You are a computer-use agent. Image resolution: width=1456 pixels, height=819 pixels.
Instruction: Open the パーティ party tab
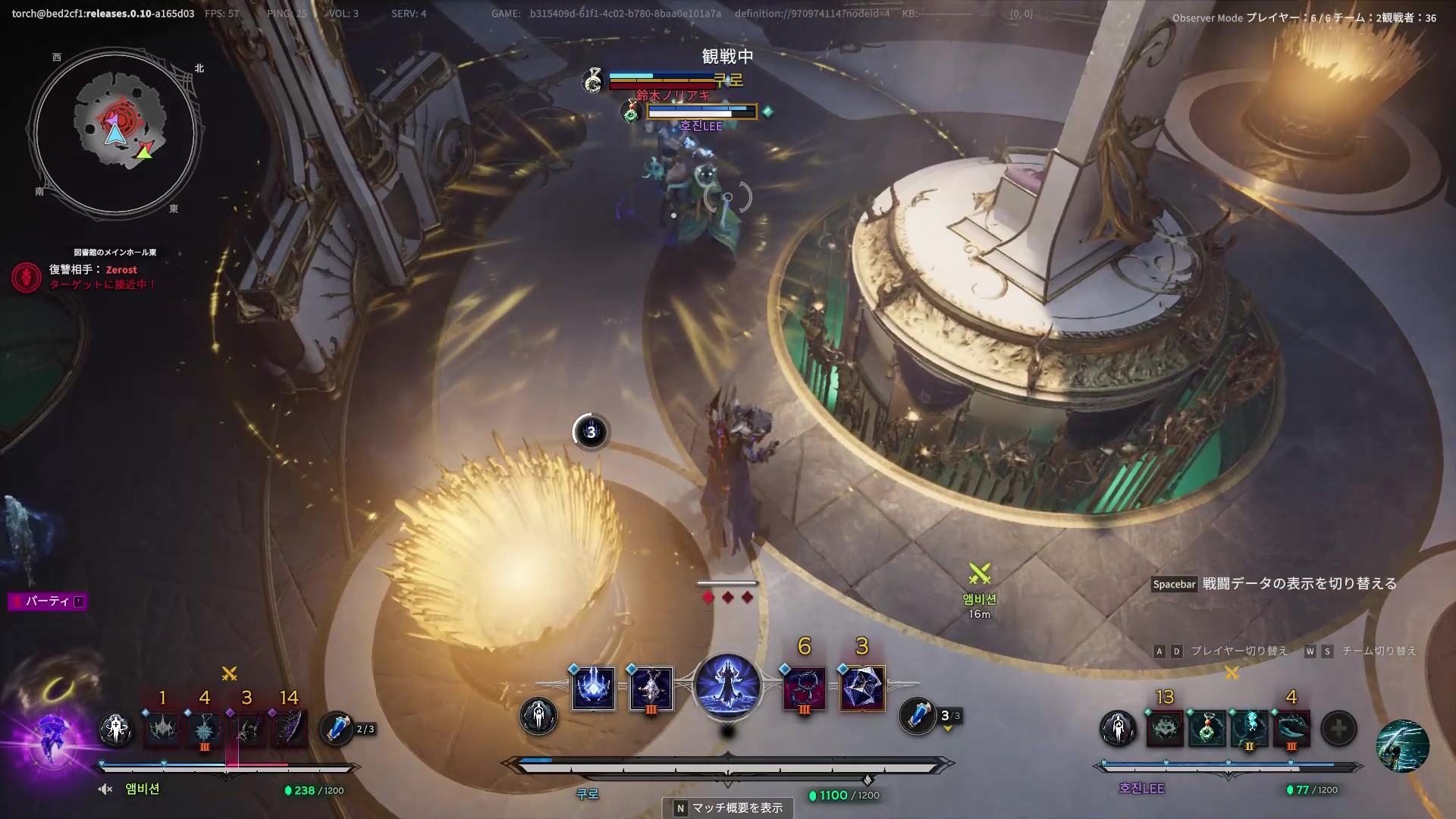pos(47,601)
